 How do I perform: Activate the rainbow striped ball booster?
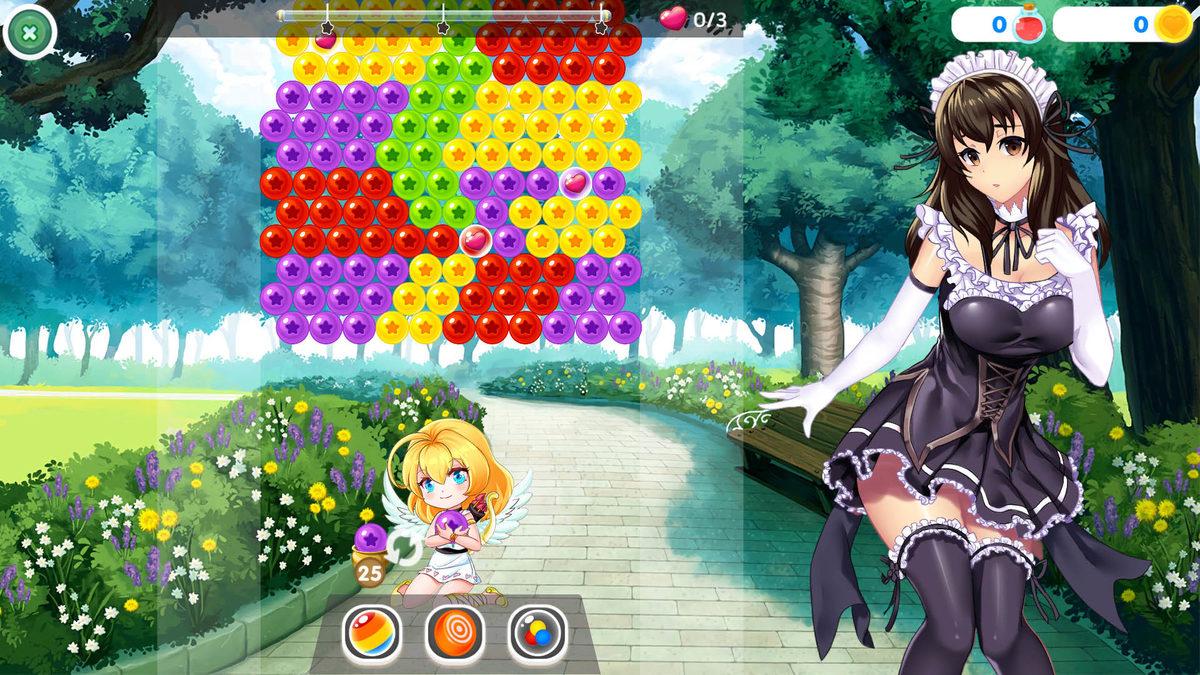(372, 633)
